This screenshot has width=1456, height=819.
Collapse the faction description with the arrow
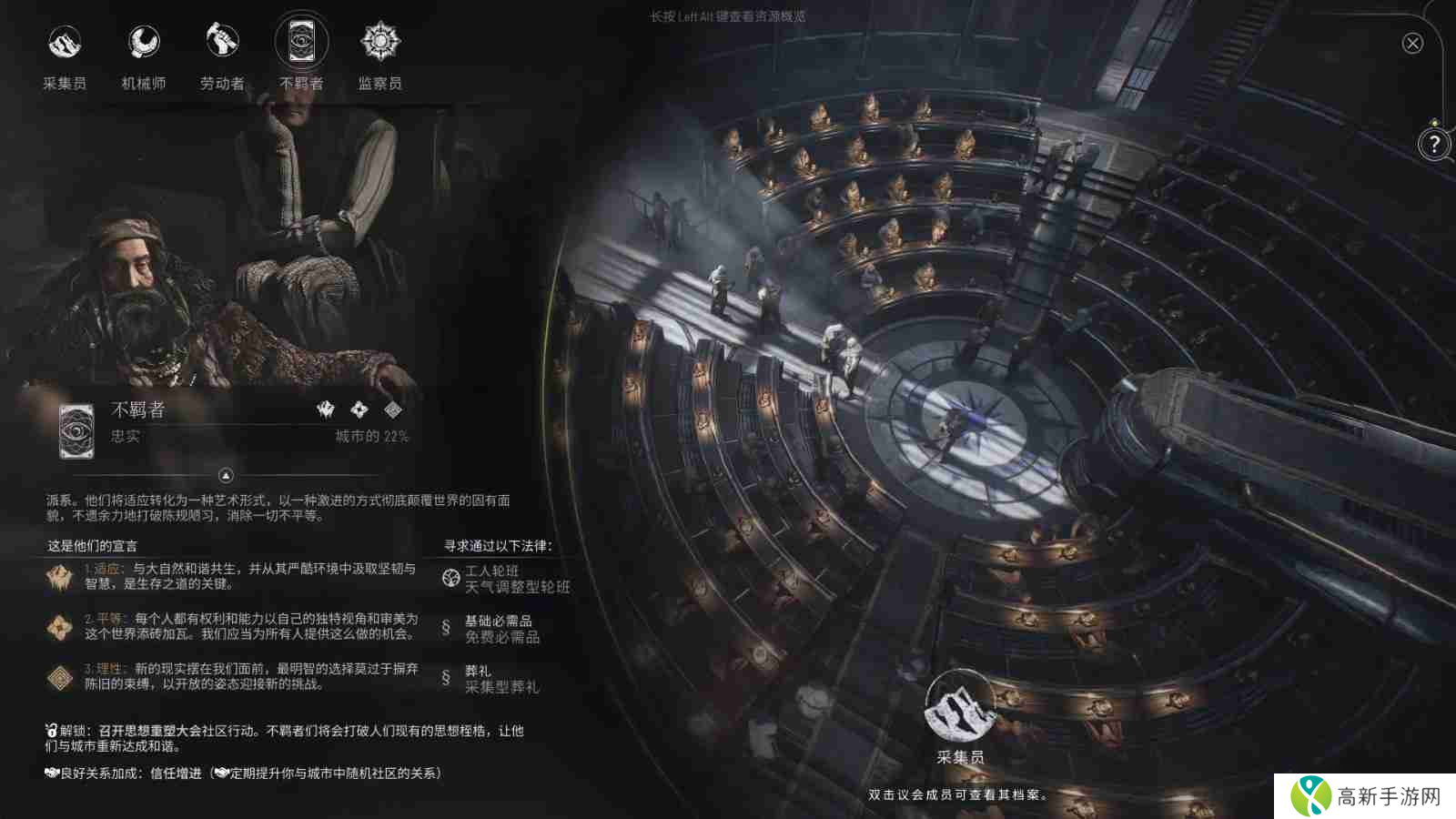(225, 475)
